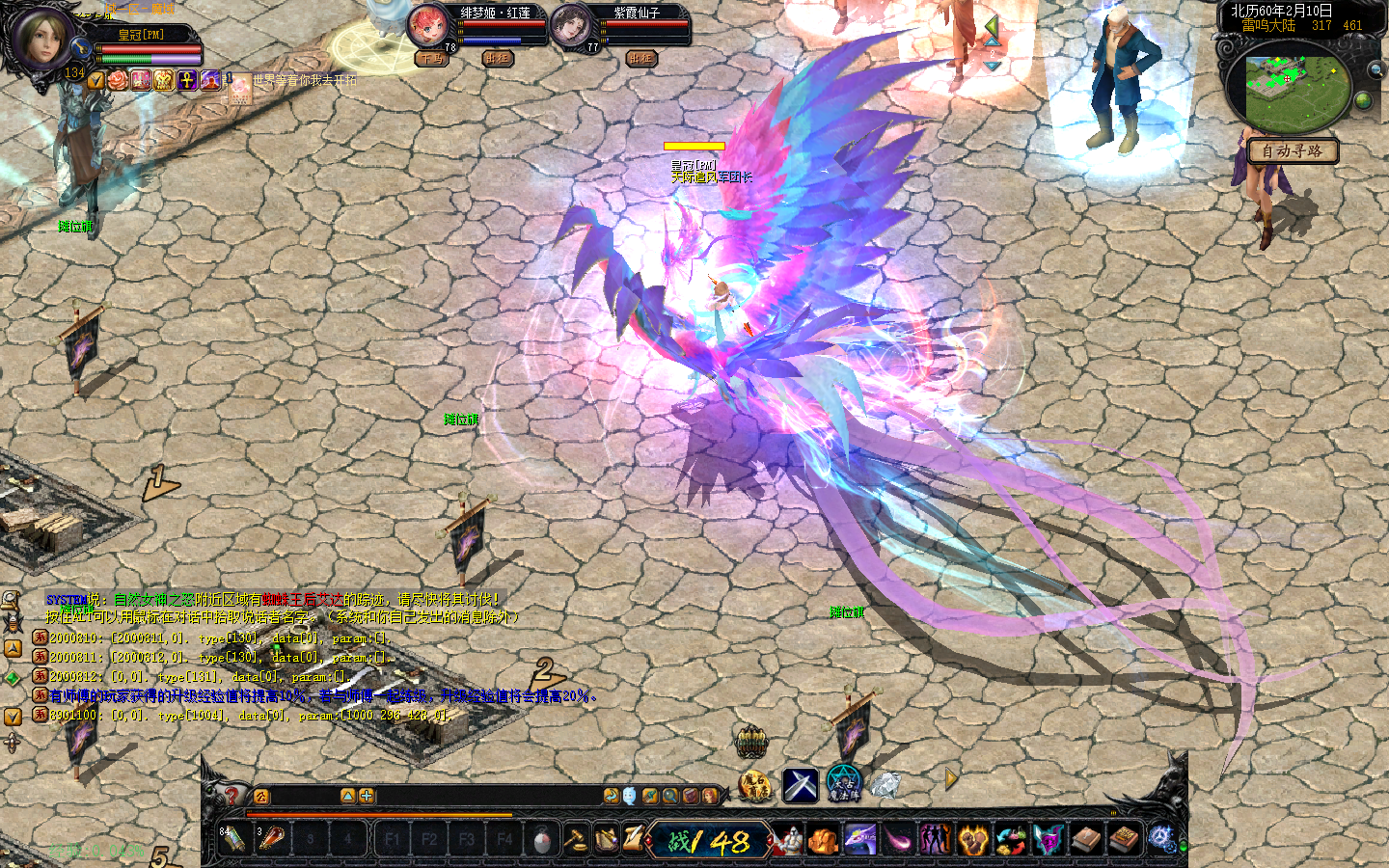Open the world map globe button
Image resolution: width=1389 pixels, height=868 pixels.
click(1363, 100)
